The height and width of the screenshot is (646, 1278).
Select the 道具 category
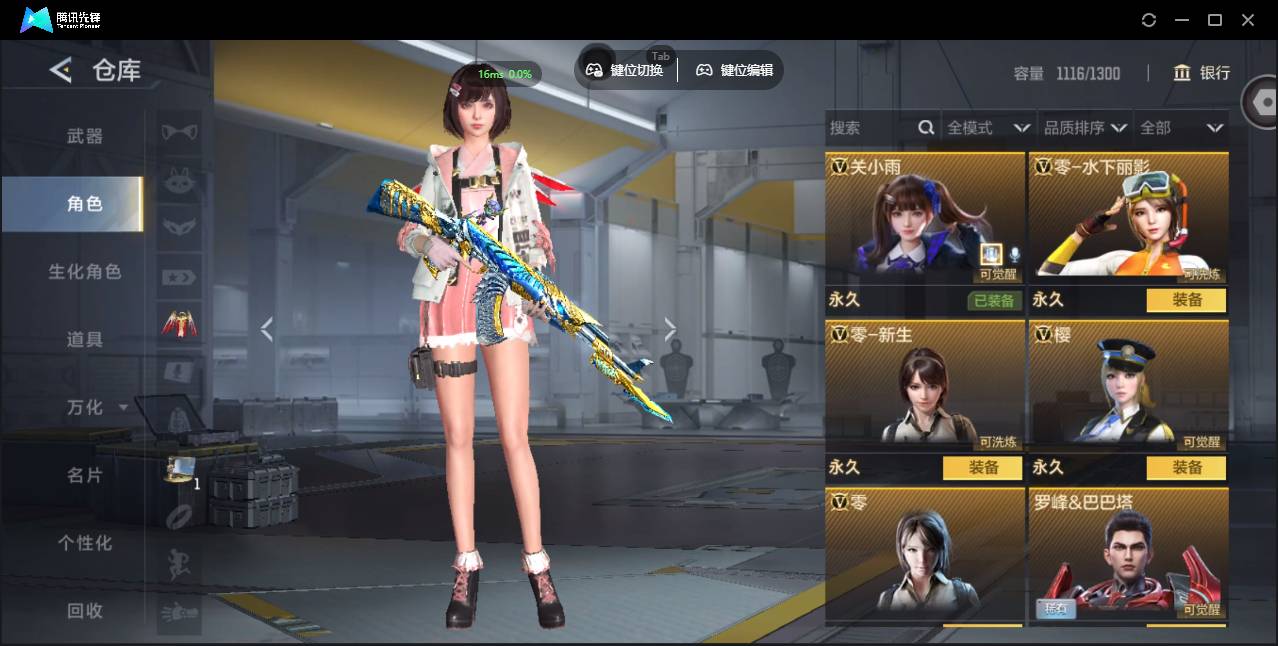point(85,340)
